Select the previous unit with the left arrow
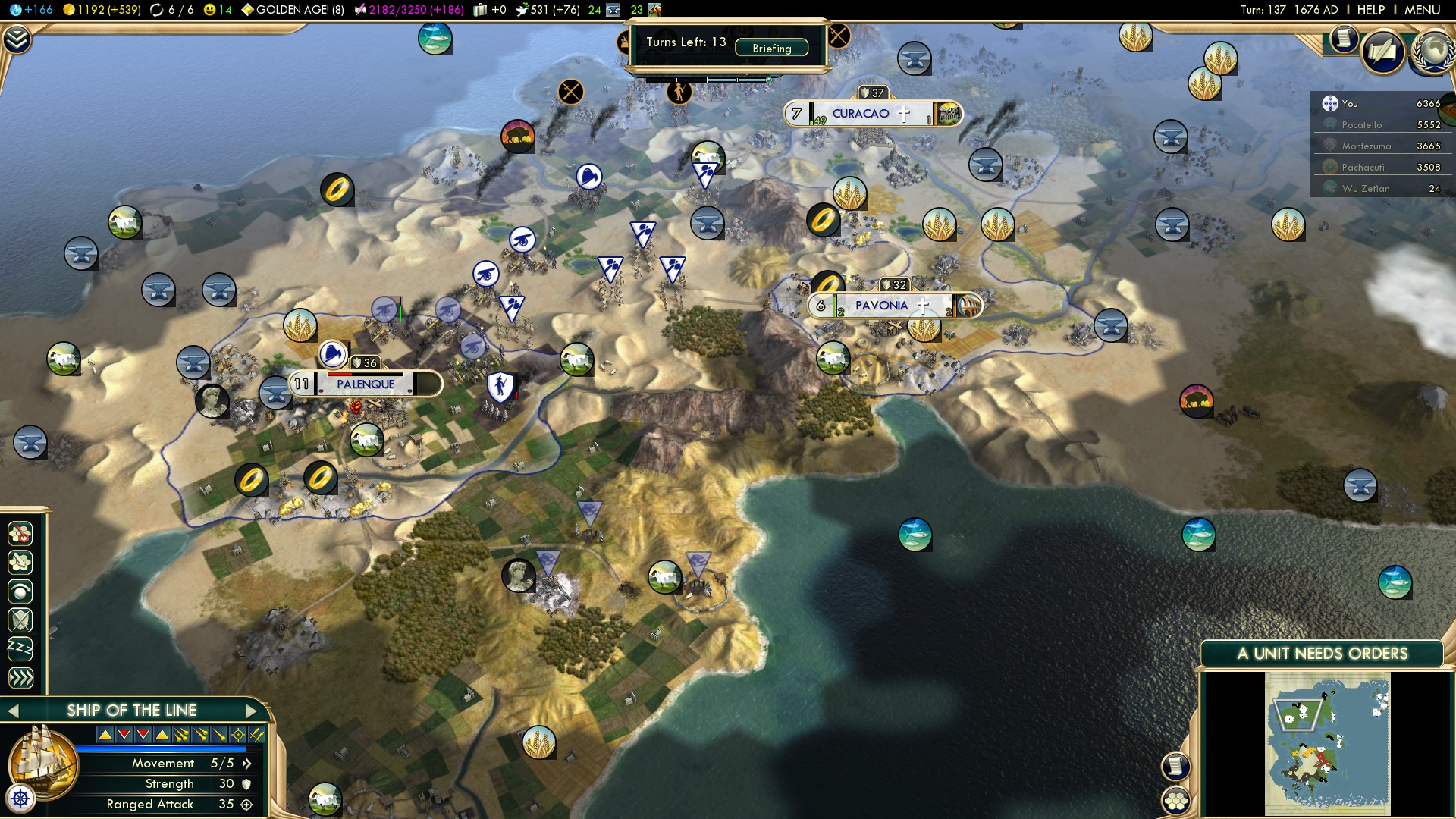The image size is (1456, 819). coord(13,711)
